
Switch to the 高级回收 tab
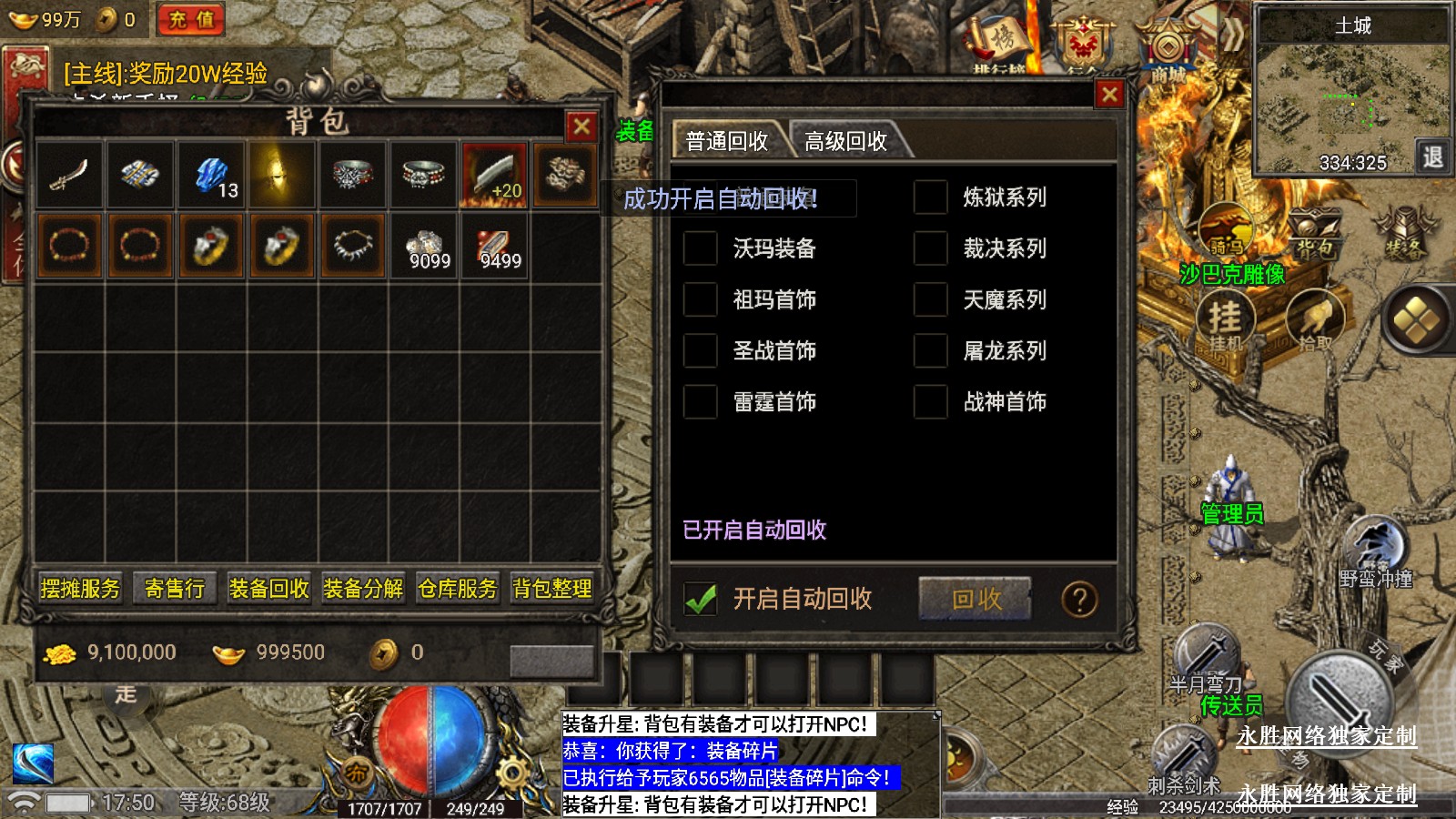(844, 141)
